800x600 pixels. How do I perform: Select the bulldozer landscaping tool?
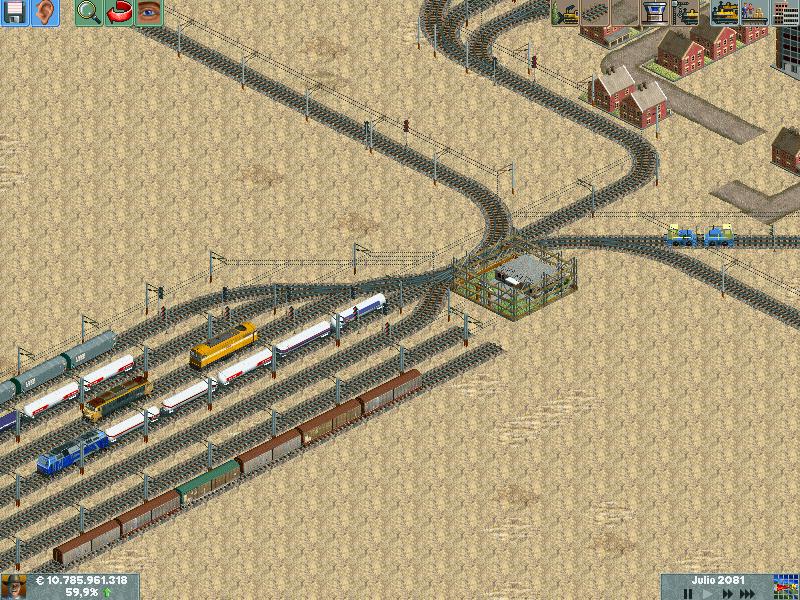click(x=565, y=13)
